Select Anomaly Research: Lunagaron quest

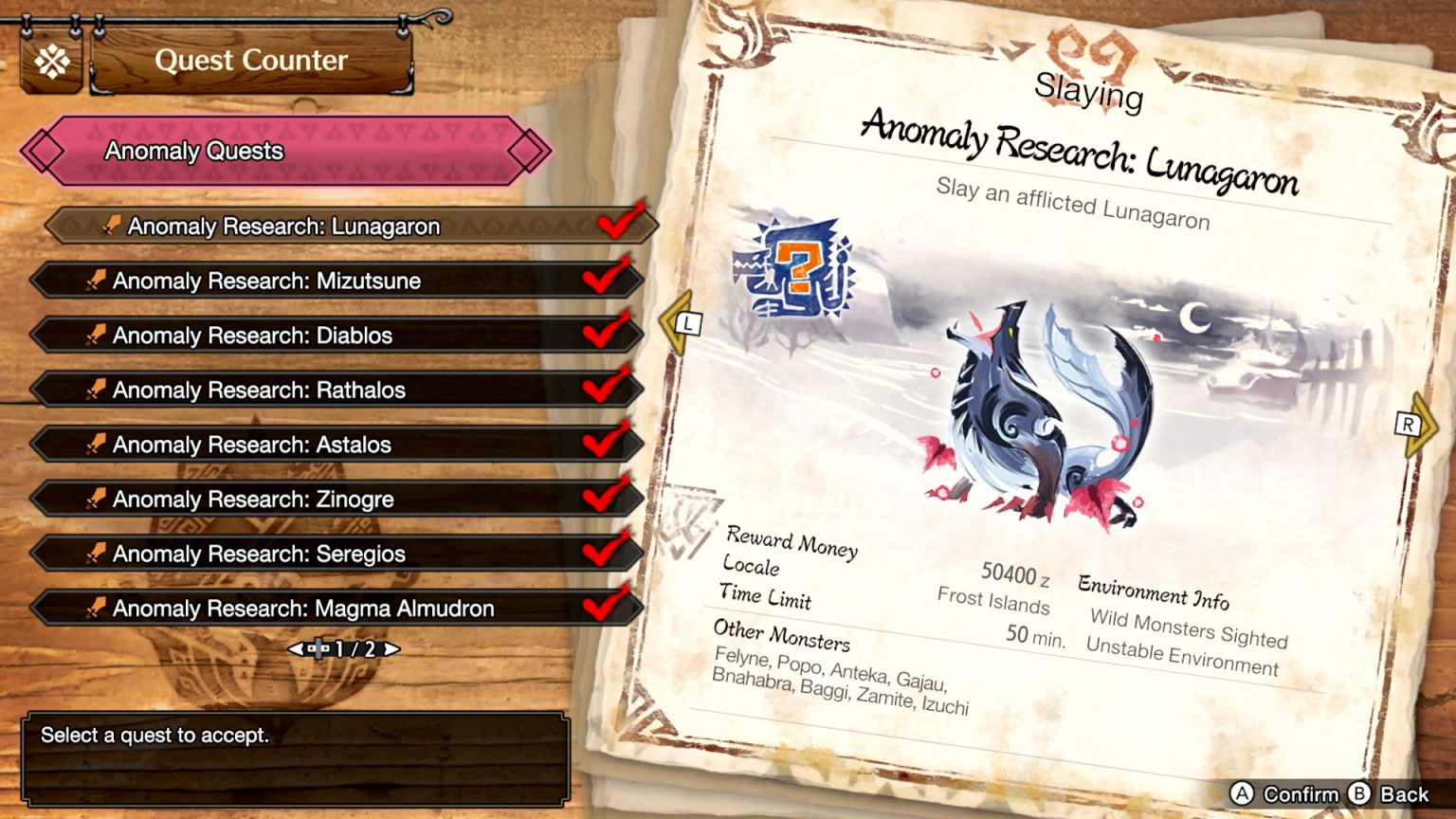[x=351, y=227]
